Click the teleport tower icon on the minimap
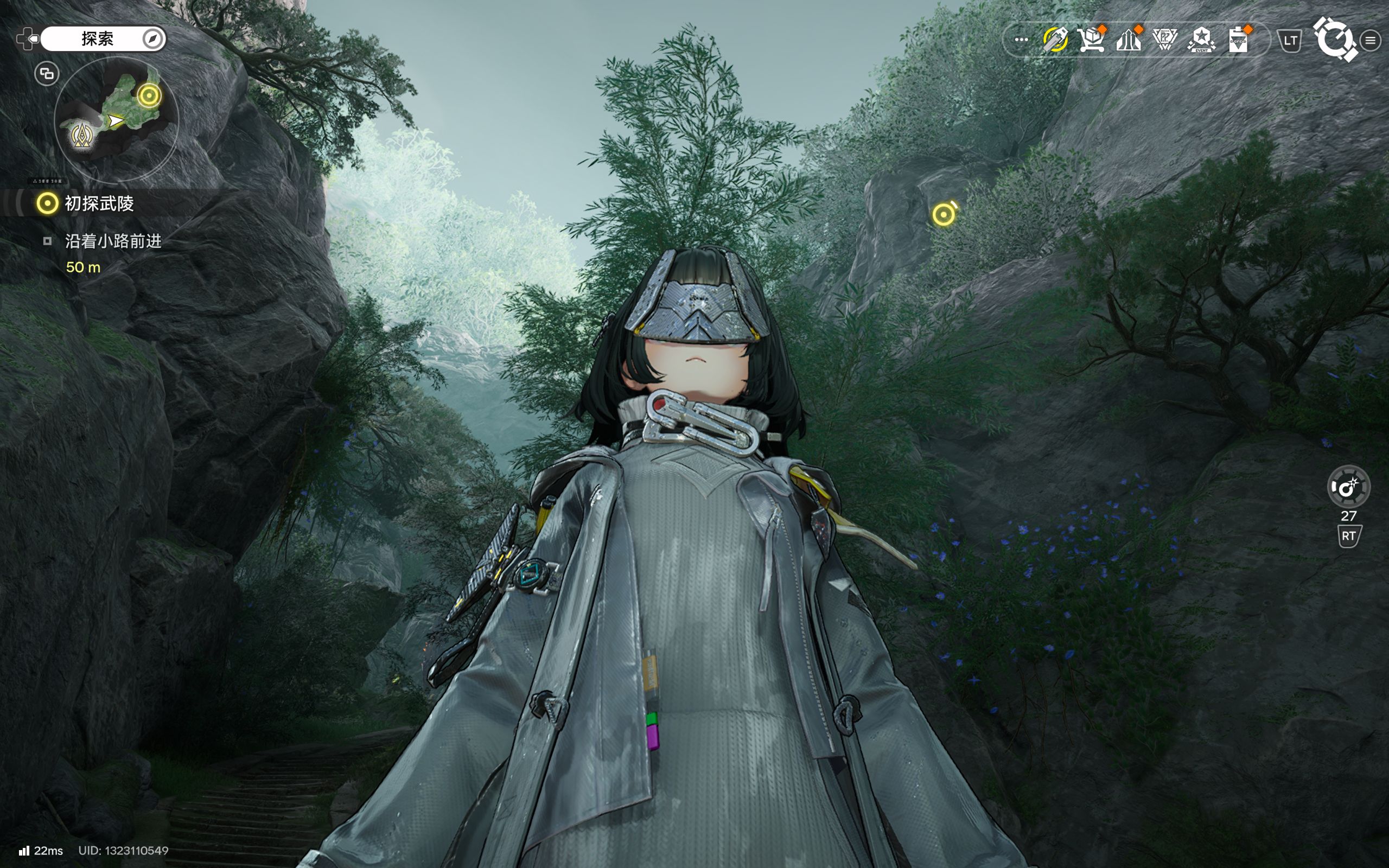The height and width of the screenshot is (868, 1389). [x=81, y=136]
